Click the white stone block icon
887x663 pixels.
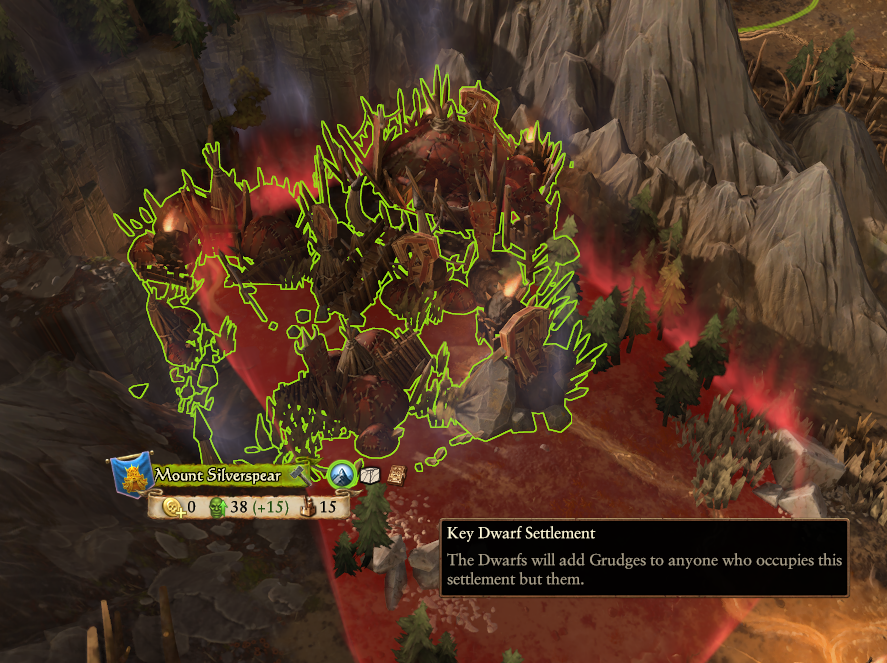370,475
